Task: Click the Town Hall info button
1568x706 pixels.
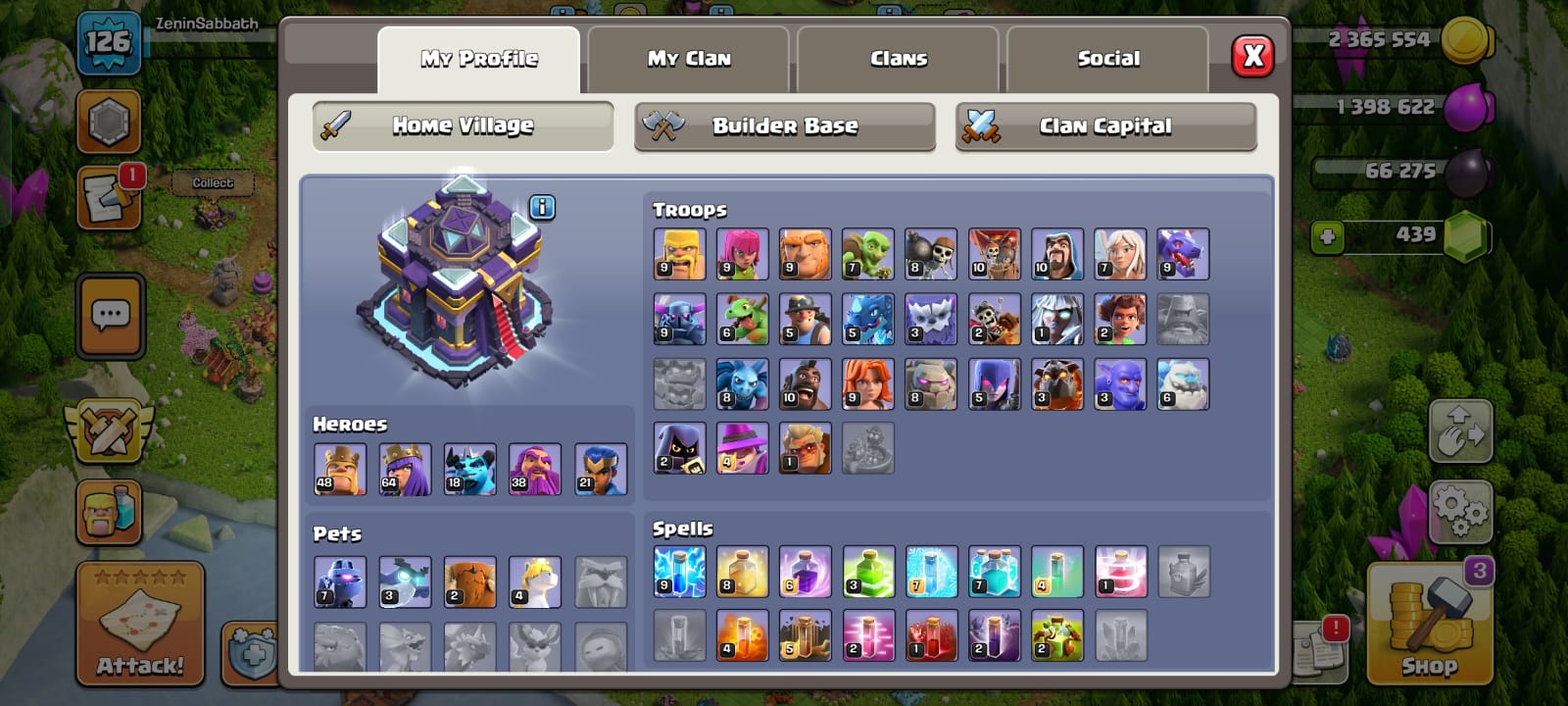Action: click(x=542, y=207)
